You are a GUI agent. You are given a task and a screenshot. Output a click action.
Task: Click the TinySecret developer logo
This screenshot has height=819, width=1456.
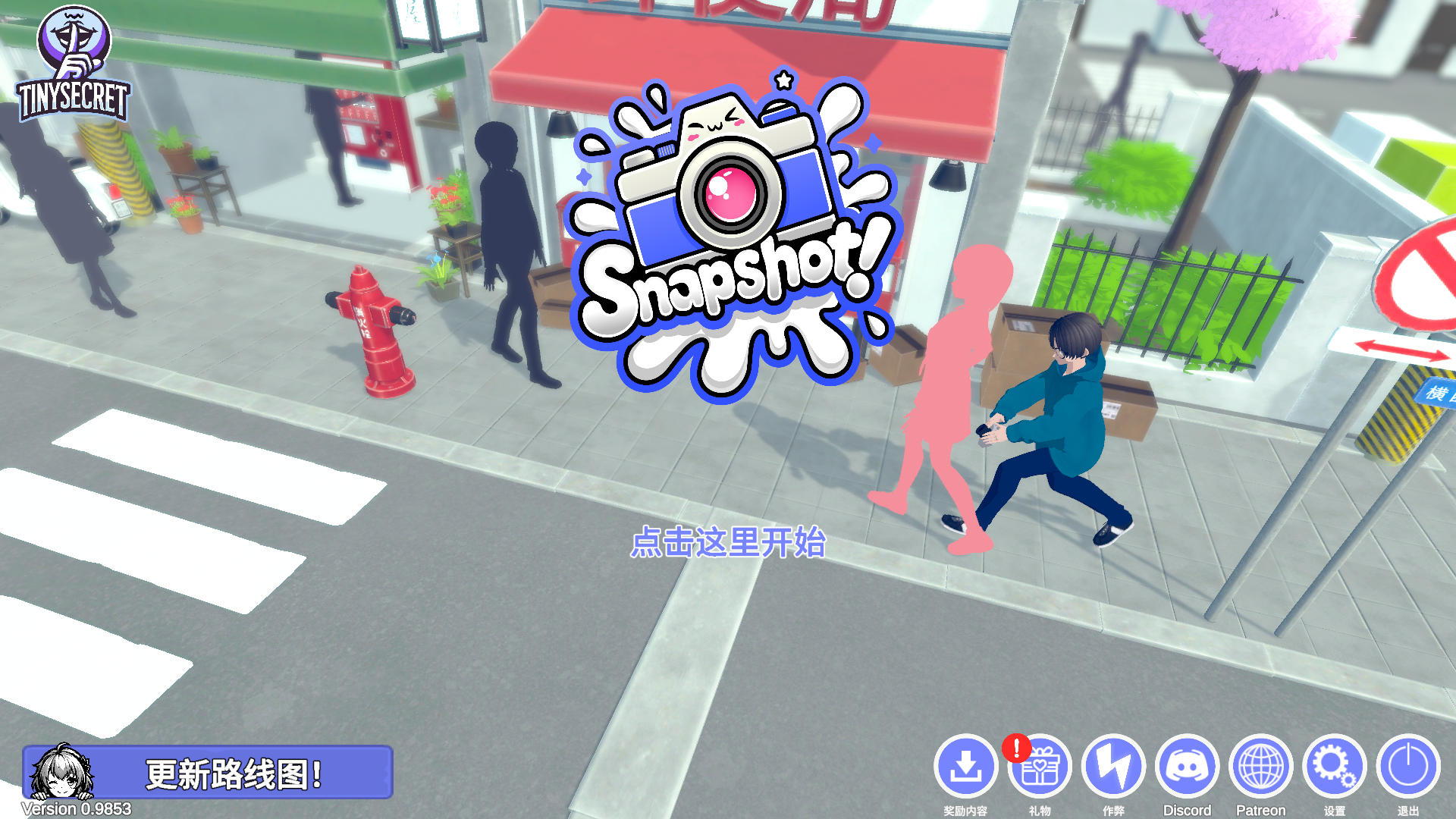pos(74,64)
